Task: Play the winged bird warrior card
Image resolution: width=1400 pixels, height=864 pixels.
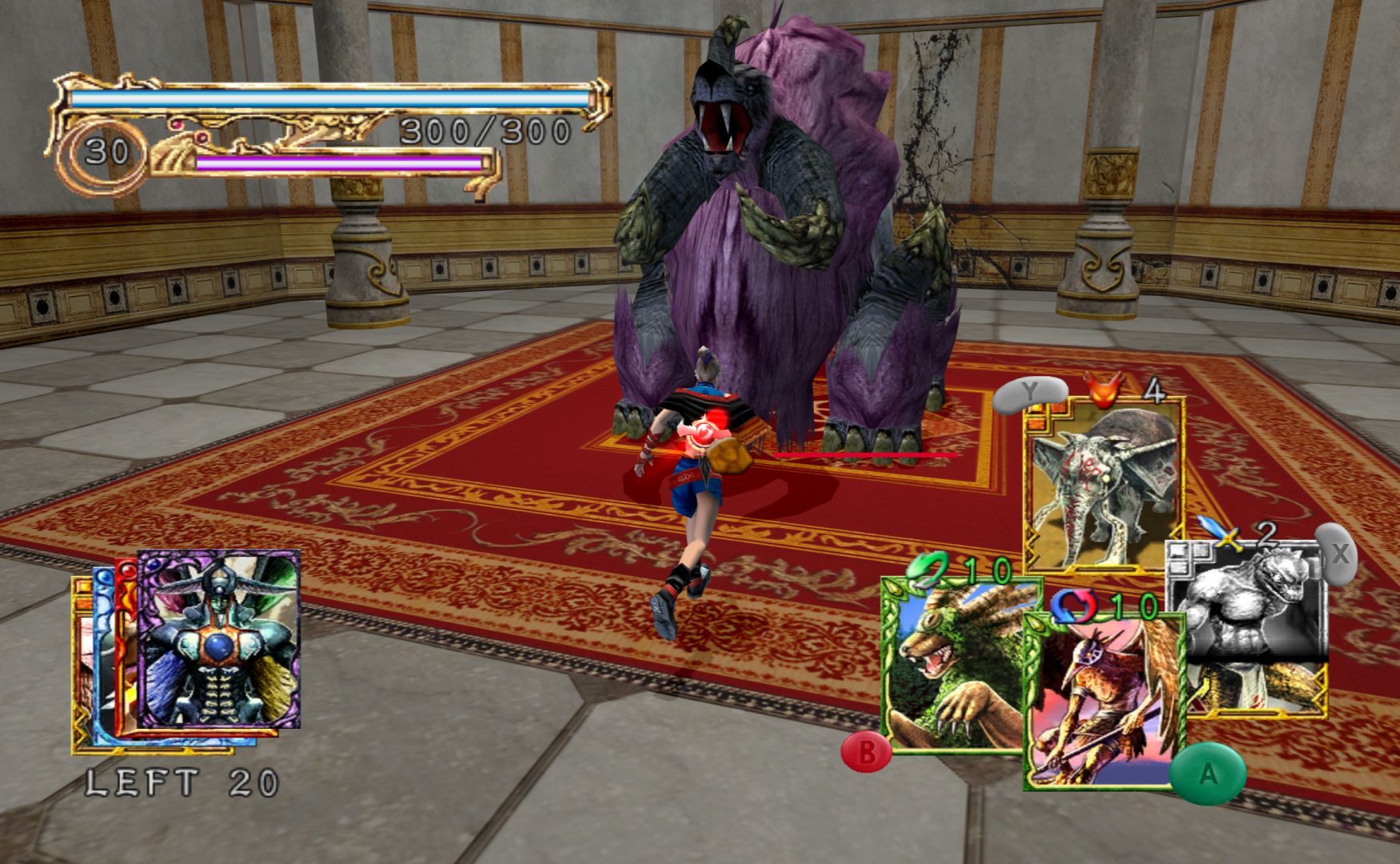Action: coord(1103,704)
